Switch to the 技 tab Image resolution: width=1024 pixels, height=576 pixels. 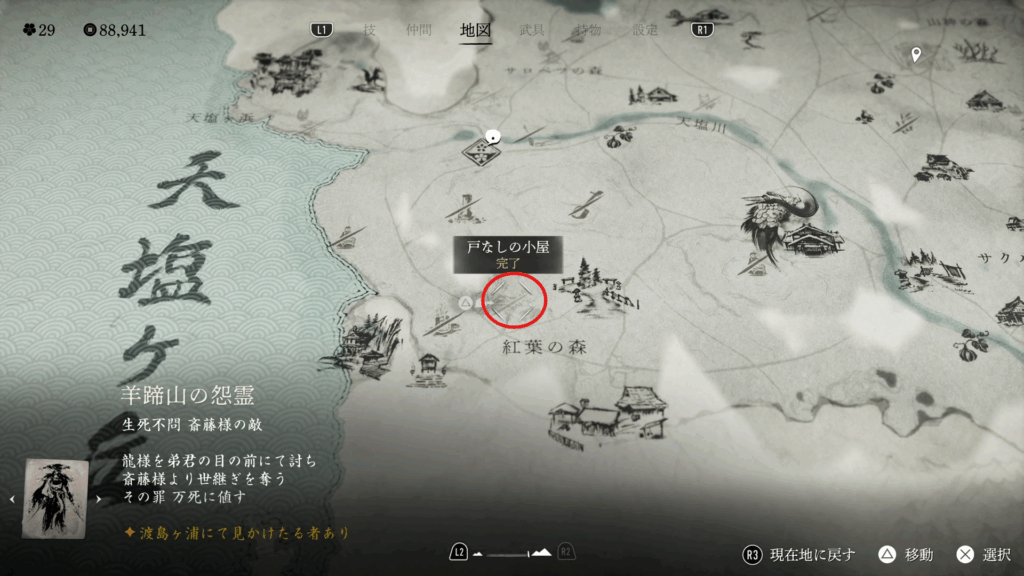tap(370, 30)
